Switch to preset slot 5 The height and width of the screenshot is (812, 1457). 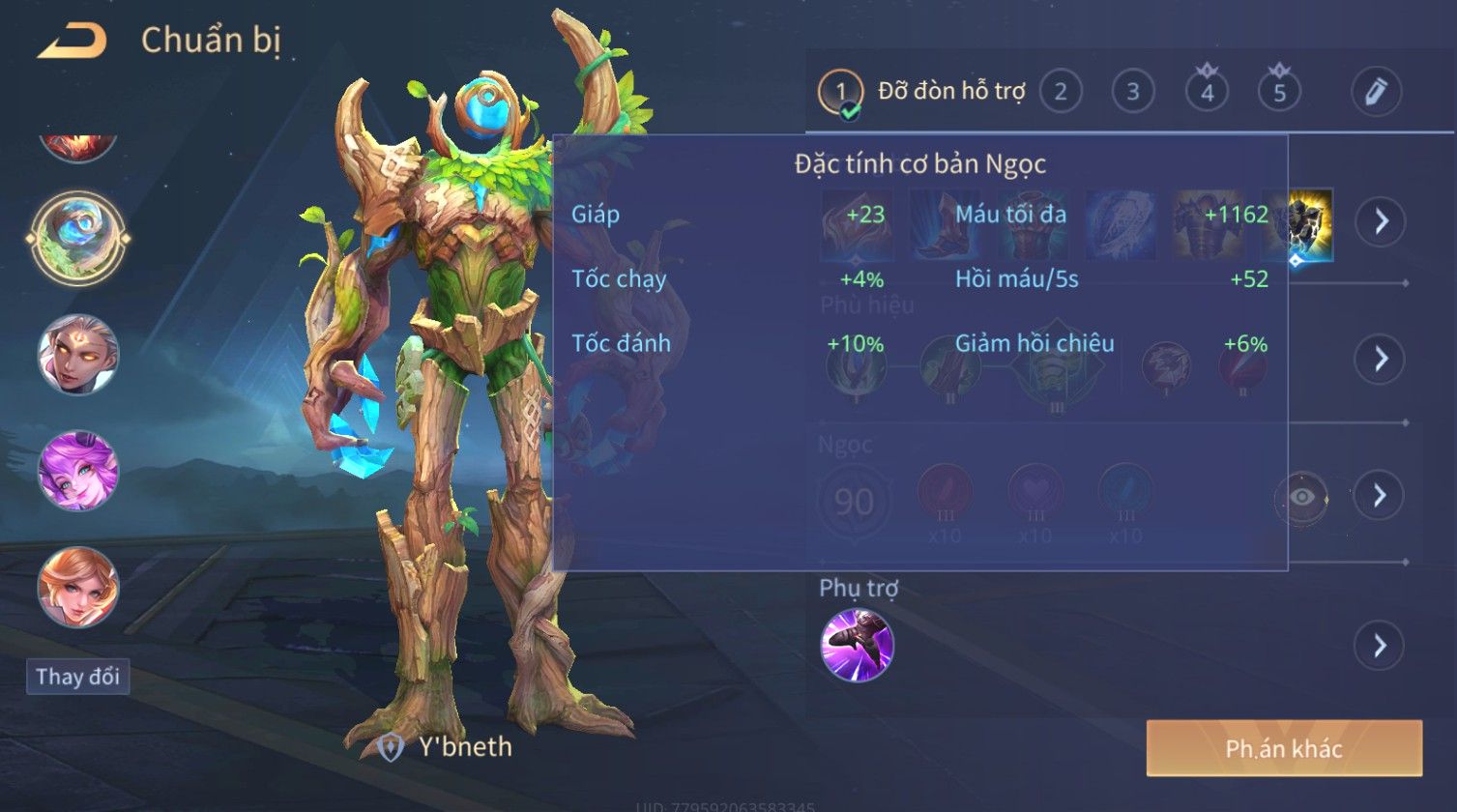[1279, 93]
